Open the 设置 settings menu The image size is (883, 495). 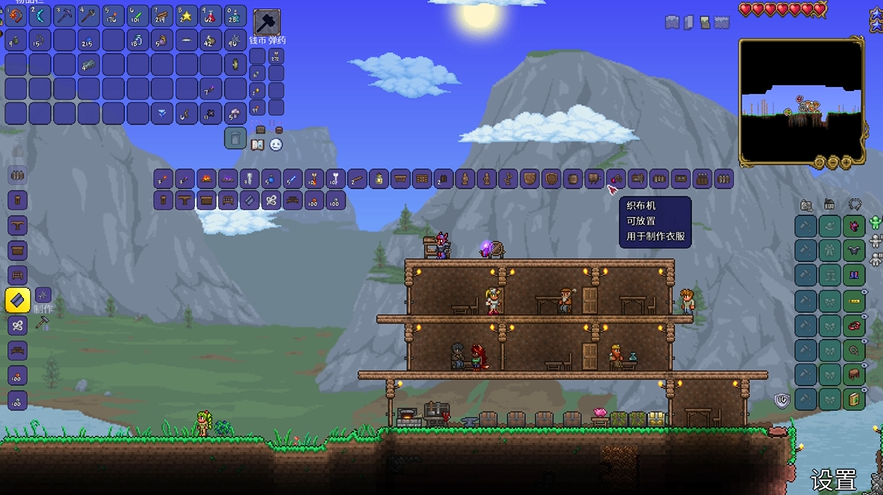point(833,479)
